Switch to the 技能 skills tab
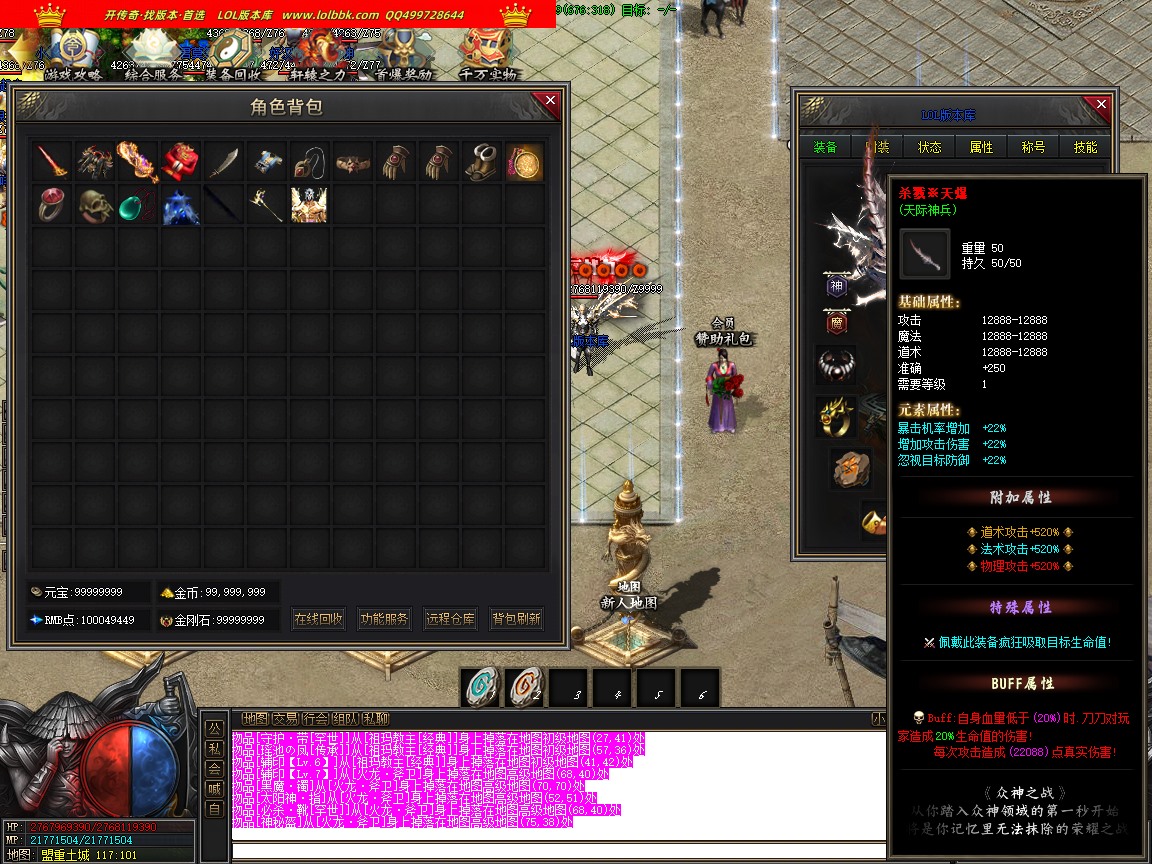The image size is (1152, 864). [x=1085, y=147]
